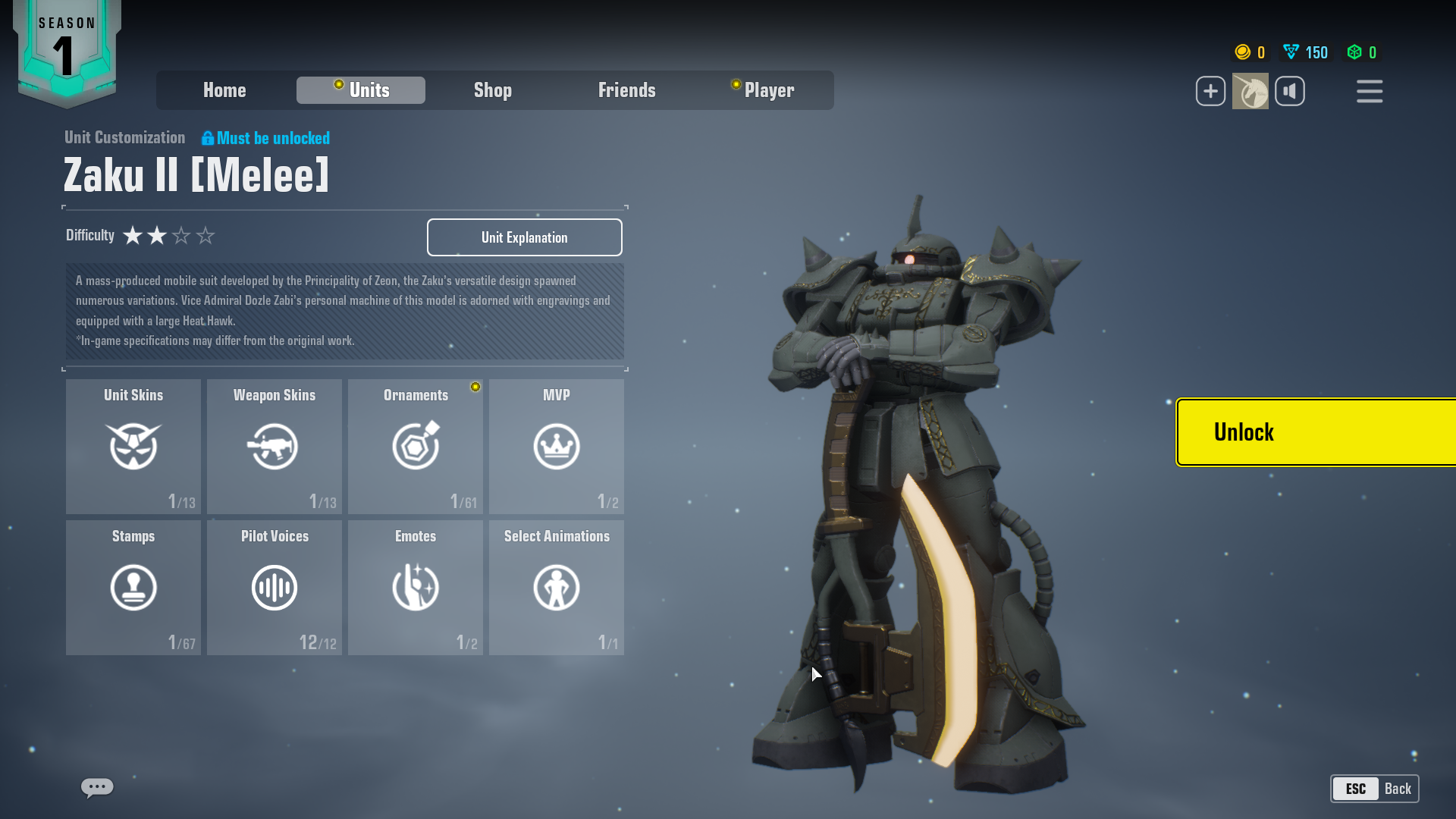This screenshot has height=819, width=1456.
Task: View the Select Animations option
Action: pyautogui.click(x=557, y=587)
